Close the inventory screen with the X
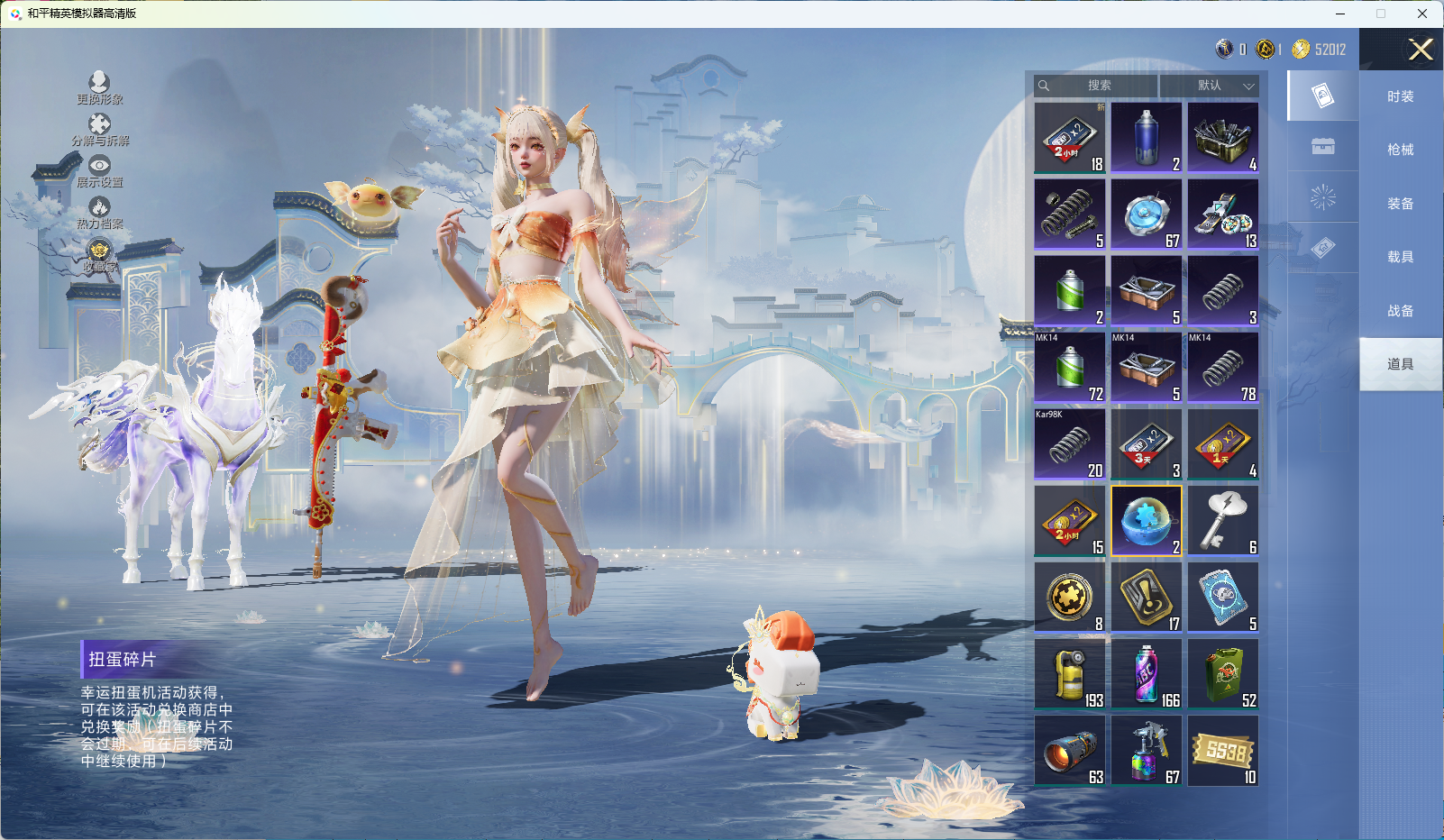This screenshot has width=1444, height=840. click(x=1420, y=50)
